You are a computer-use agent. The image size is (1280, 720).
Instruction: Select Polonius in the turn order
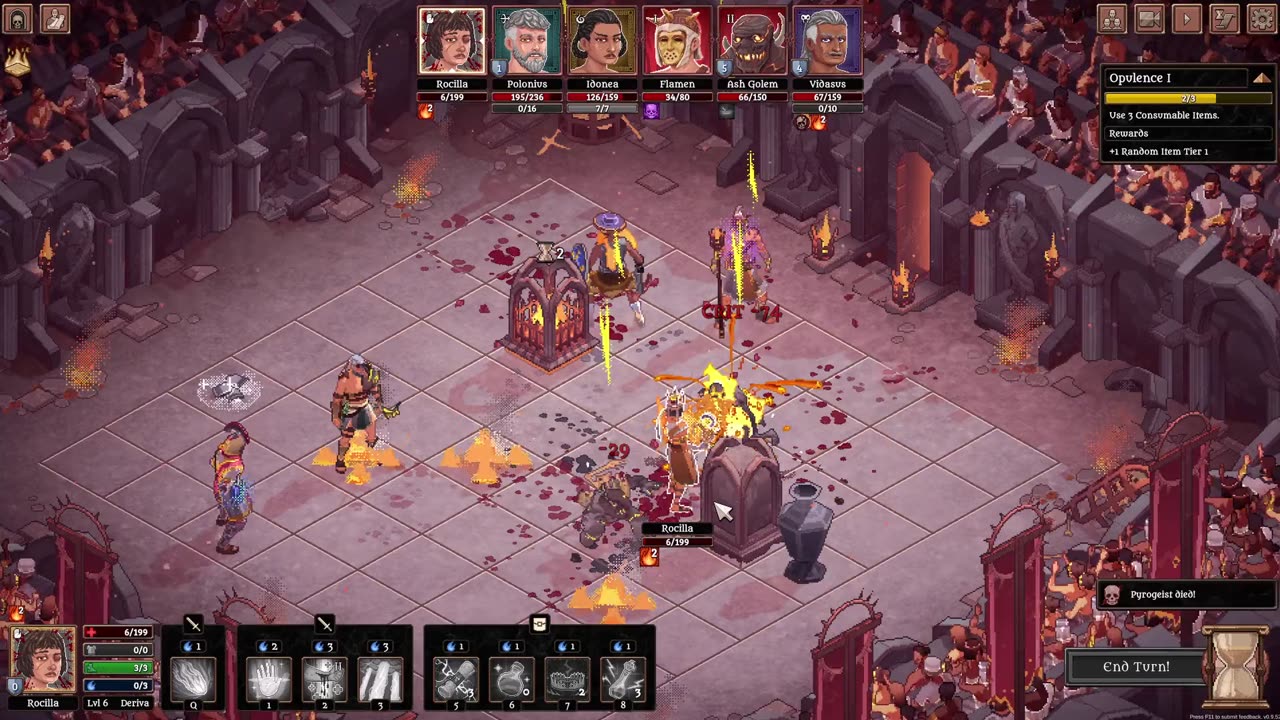[527, 42]
